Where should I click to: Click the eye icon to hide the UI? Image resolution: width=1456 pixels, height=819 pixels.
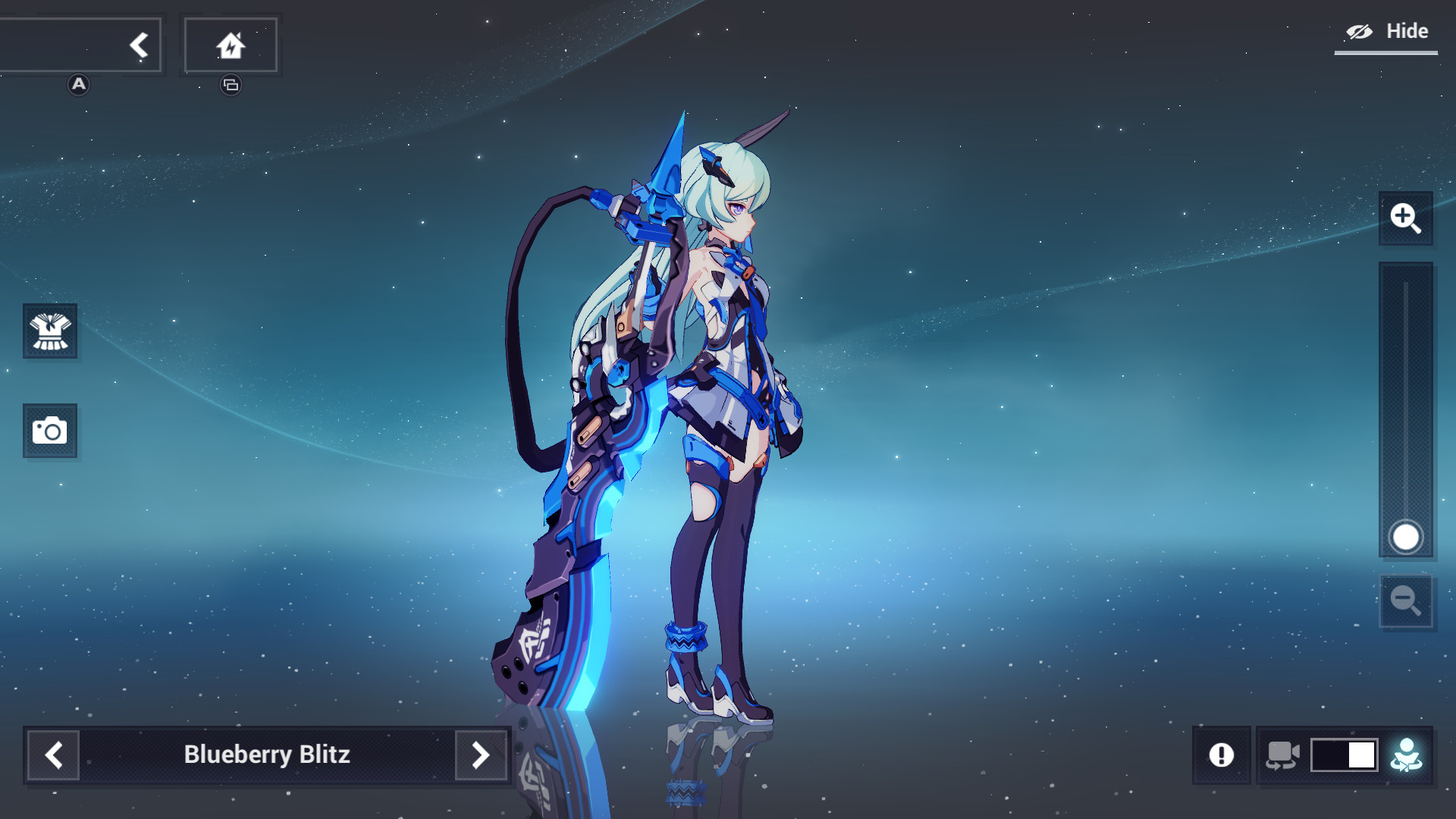click(x=1359, y=31)
